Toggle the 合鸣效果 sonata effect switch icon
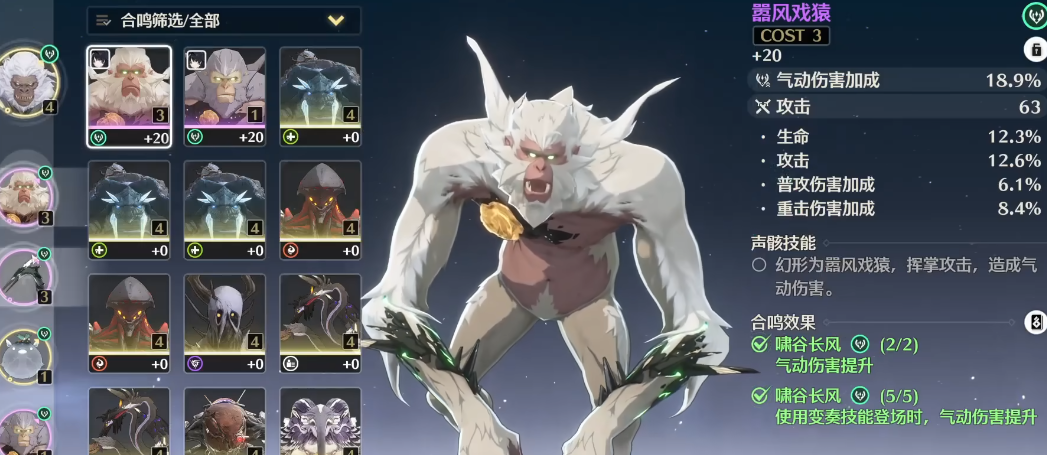The width and height of the screenshot is (1047, 455). [x=1035, y=322]
